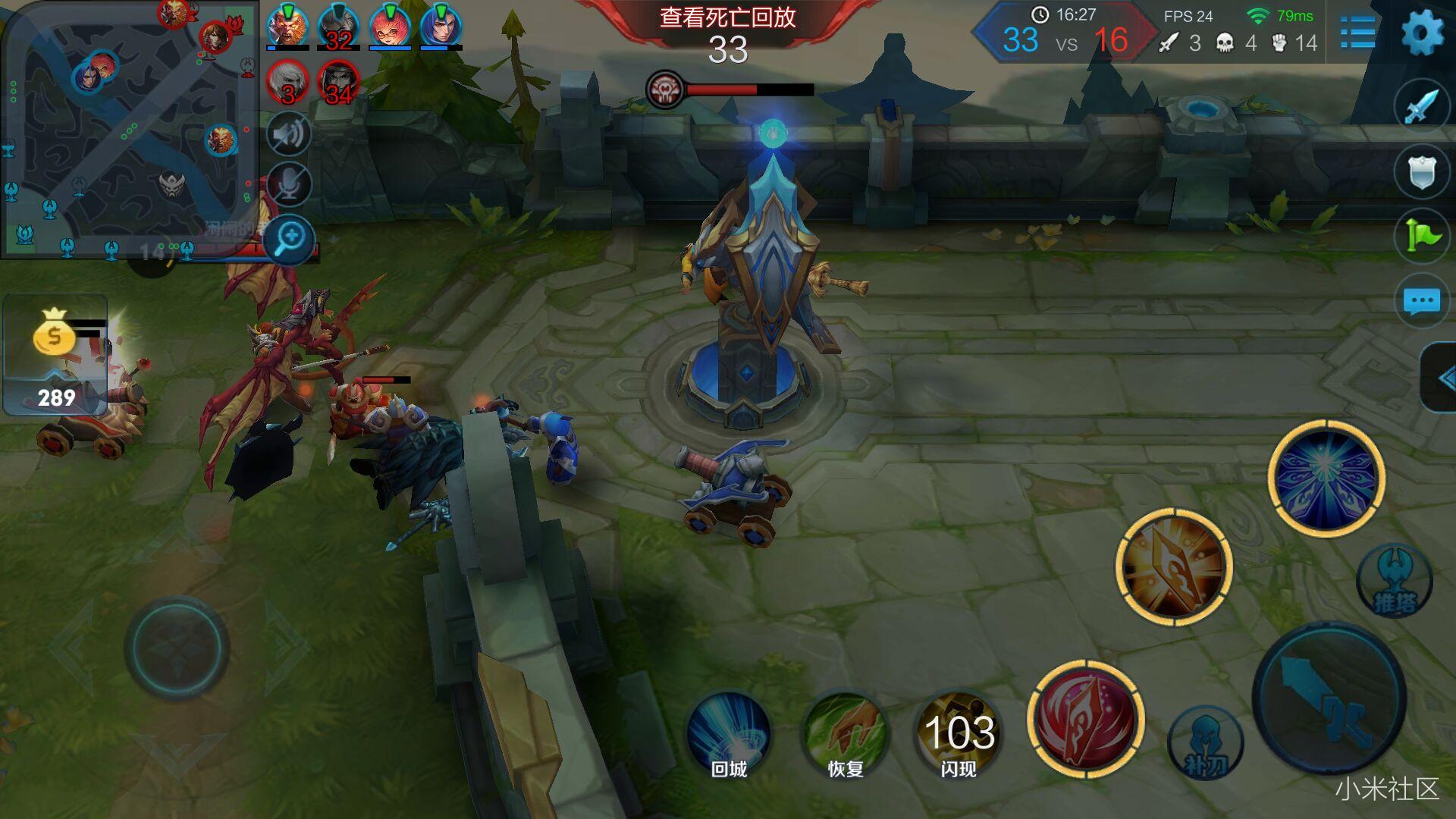Cast the blue snowflake ultimate skill
The height and width of the screenshot is (819, 1456).
click(x=1326, y=478)
